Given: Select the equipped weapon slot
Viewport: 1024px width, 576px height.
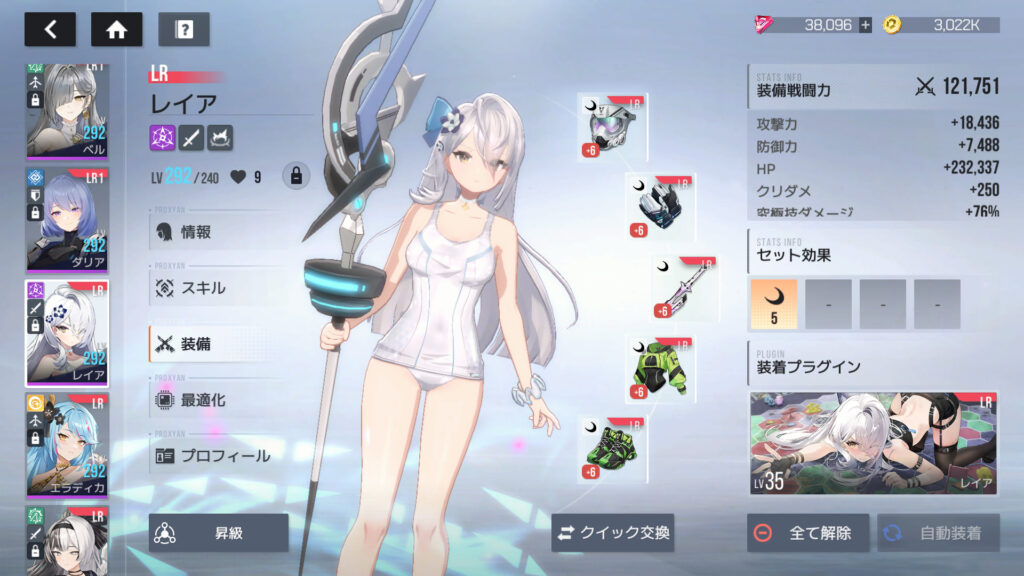Looking at the screenshot, I should (685, 289).
